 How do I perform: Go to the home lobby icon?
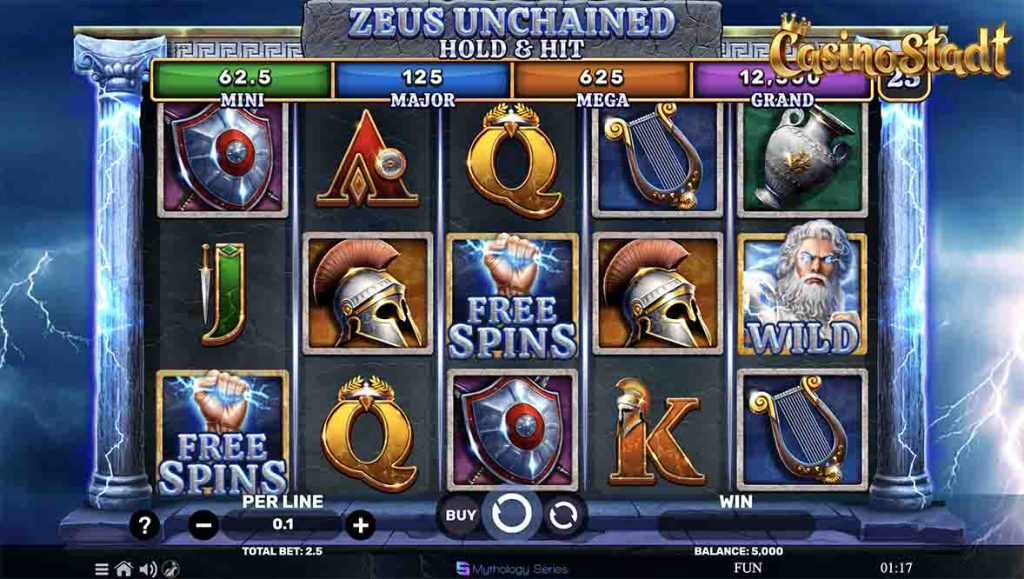124,569
